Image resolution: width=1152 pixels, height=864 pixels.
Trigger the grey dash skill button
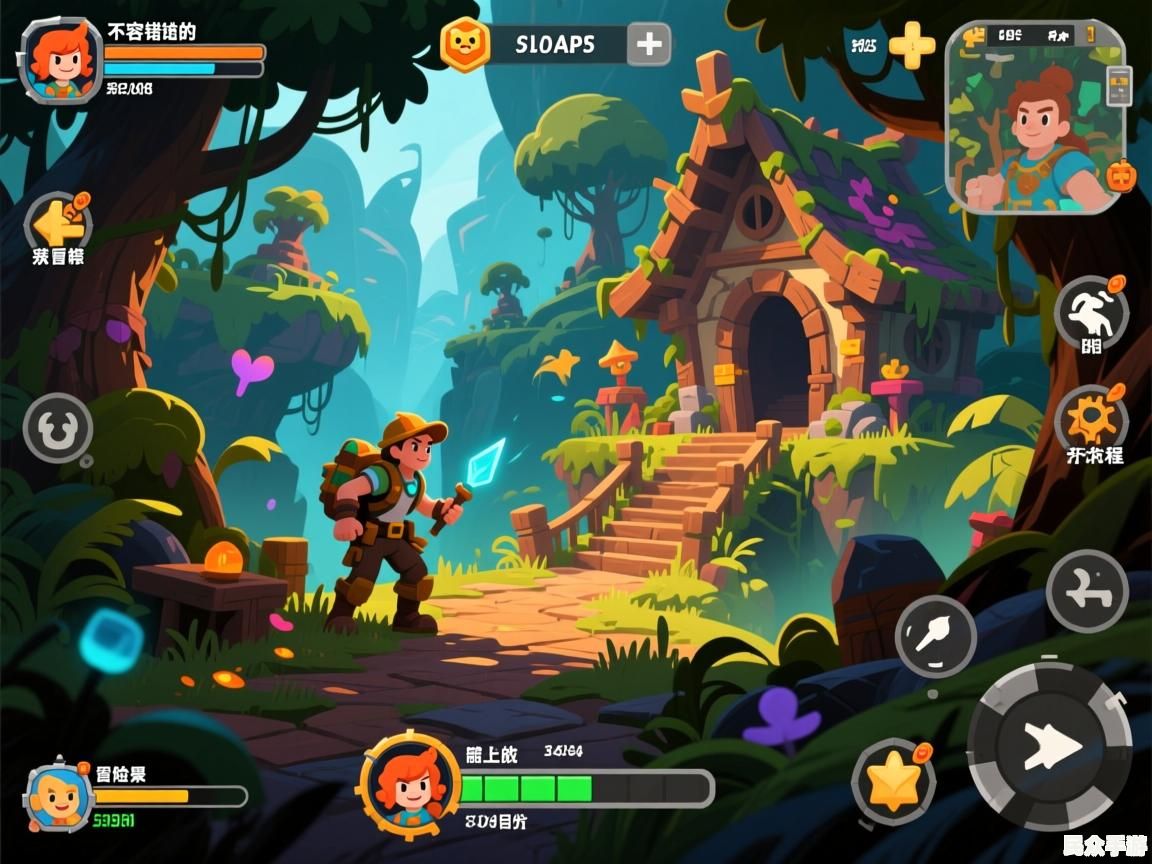pyautogui.click(x=1087, y=591)
